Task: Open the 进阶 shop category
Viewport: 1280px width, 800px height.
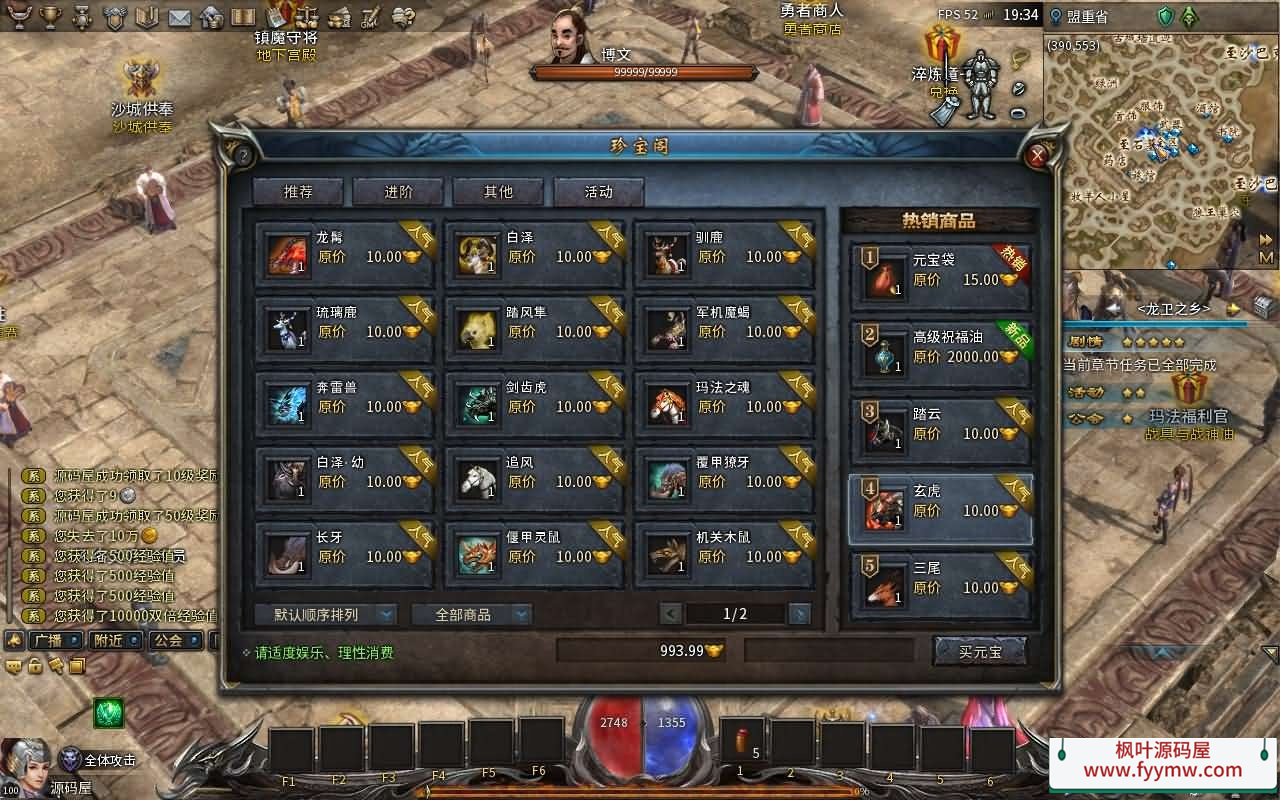Action: (398, 192)
